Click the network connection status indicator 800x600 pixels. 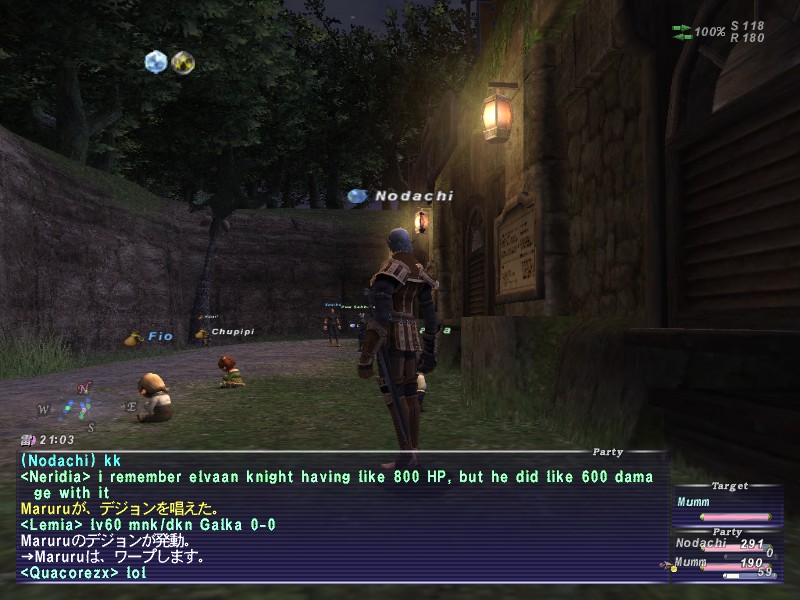coord(683,31)
